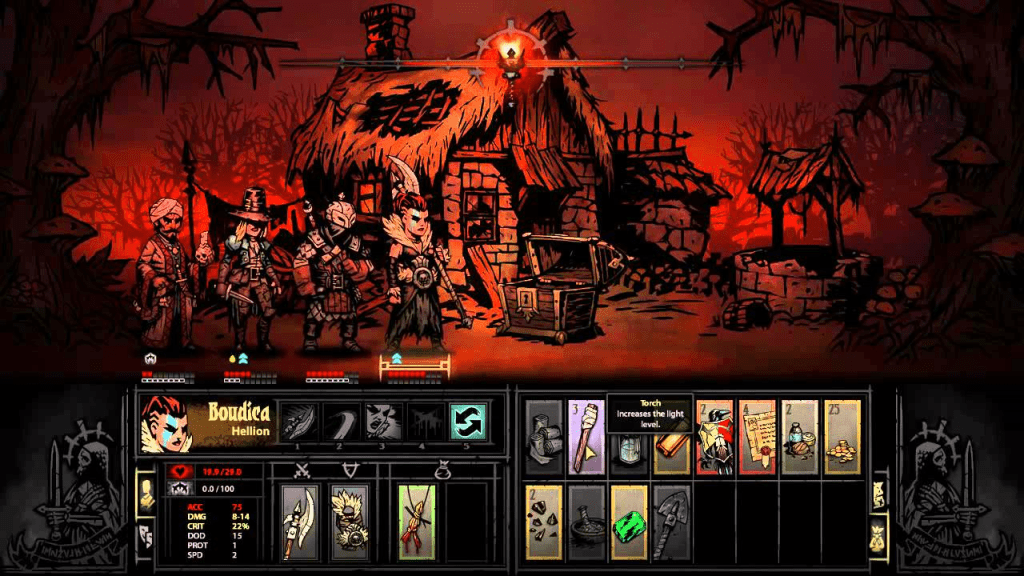The image size is (1024, 576).
Task: Click the teal swap position arrows
Action: coord(467,421)
